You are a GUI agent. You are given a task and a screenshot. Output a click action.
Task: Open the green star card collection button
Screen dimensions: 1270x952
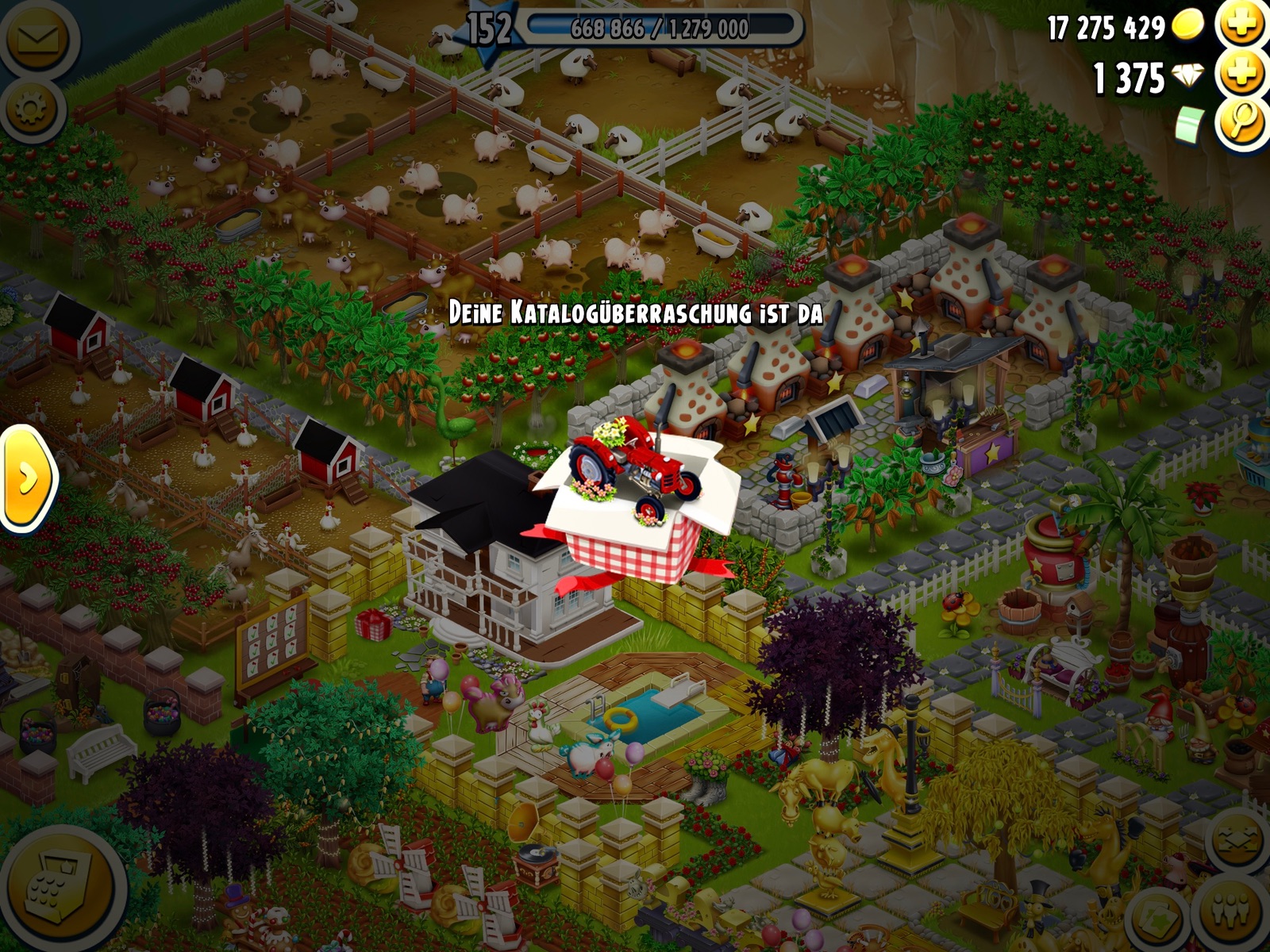pos(1158,917)
